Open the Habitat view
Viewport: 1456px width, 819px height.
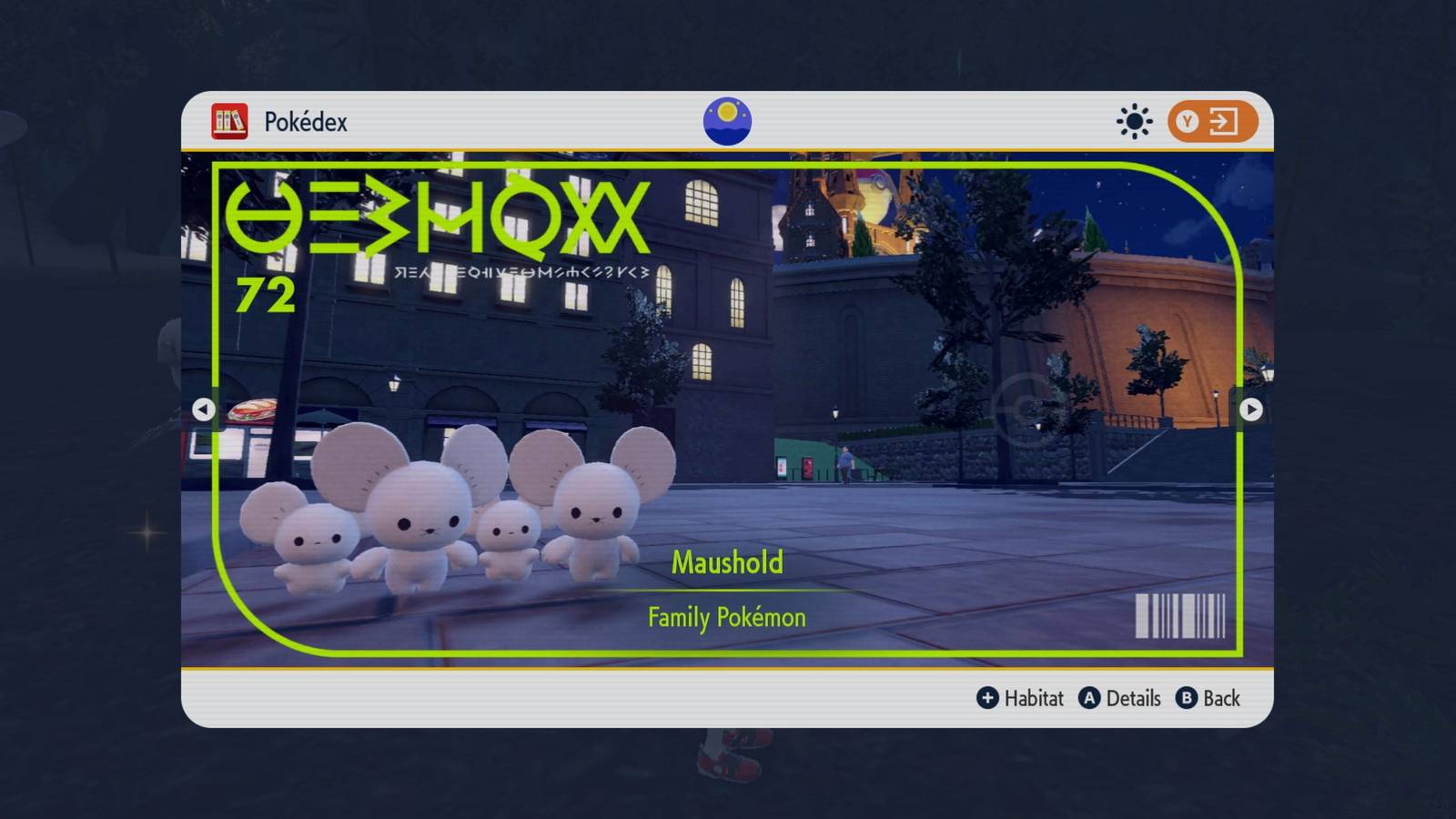(1020, 698)
